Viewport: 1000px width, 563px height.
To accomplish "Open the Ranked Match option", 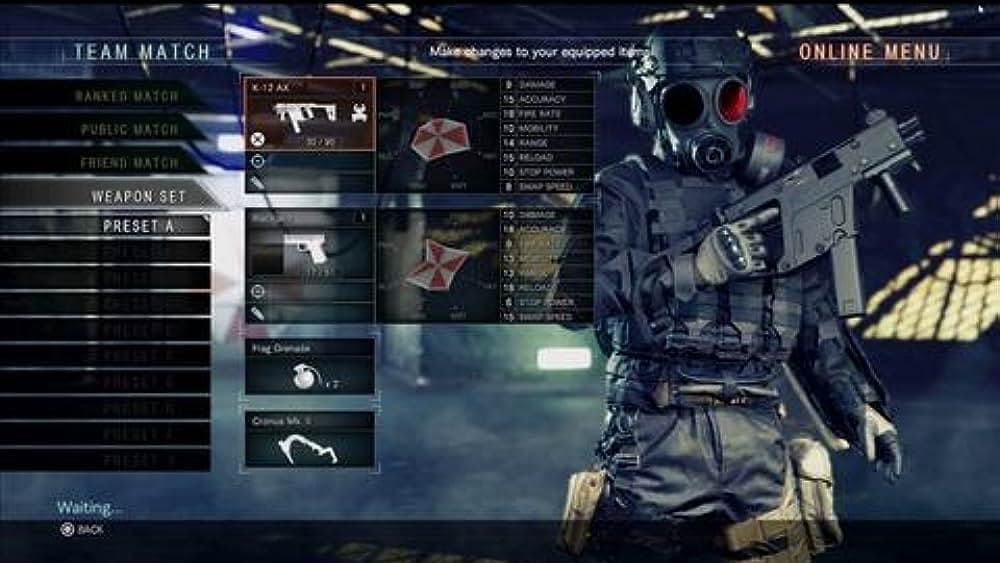I will click(126, 96).
